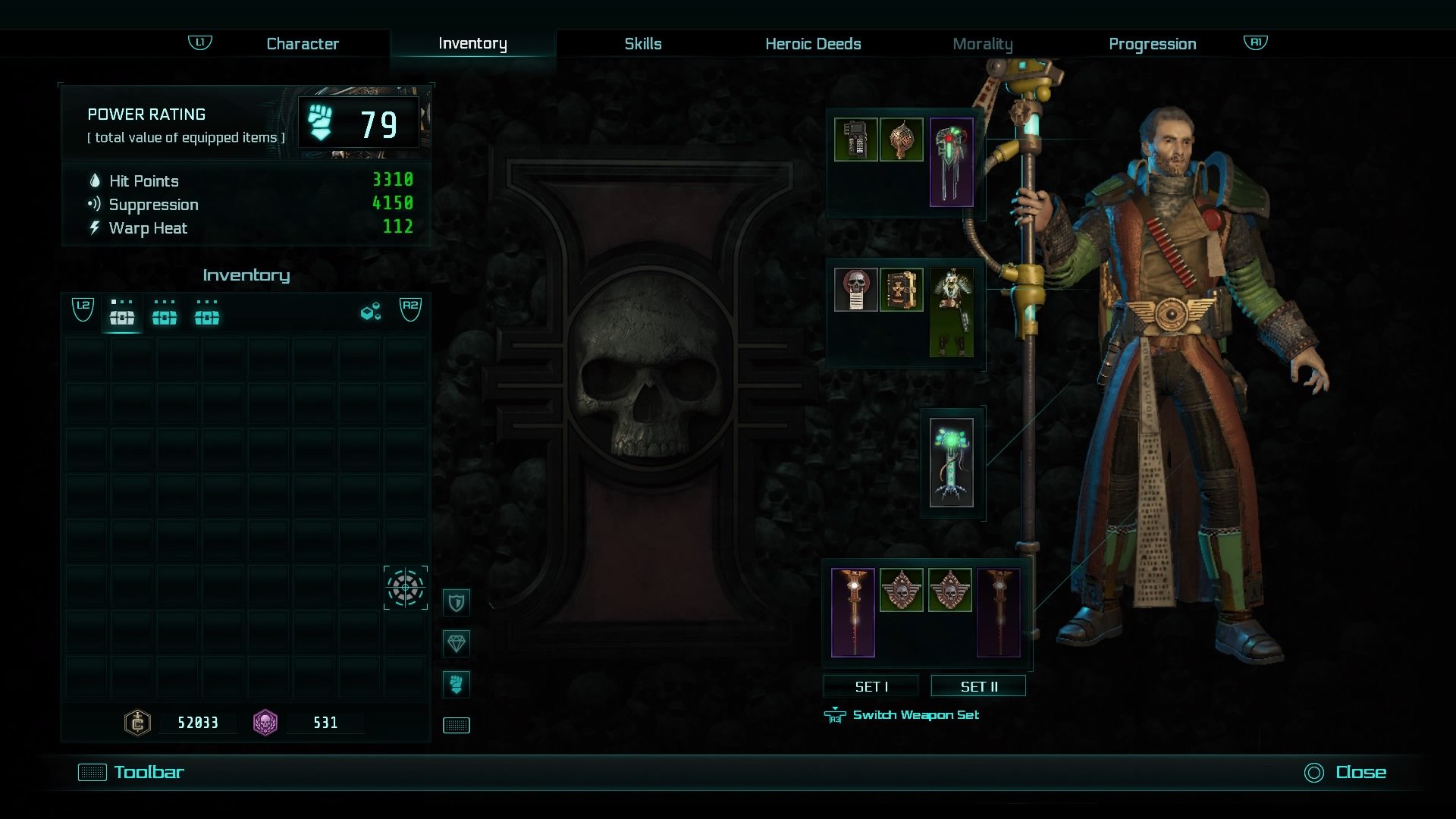Click the credits currency icon
The image size is (1456, 819).
[x=136, y=723]
